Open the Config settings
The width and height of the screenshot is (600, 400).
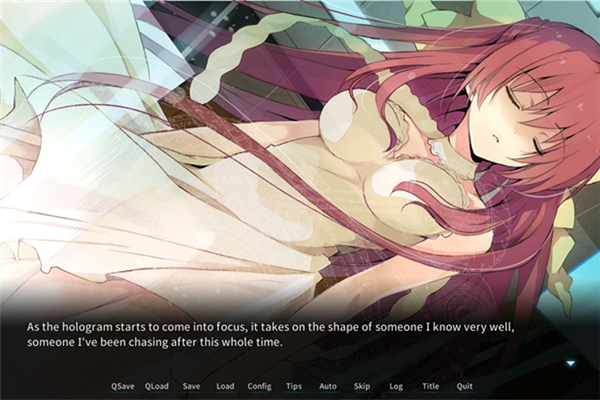click(x=259, y=386)
